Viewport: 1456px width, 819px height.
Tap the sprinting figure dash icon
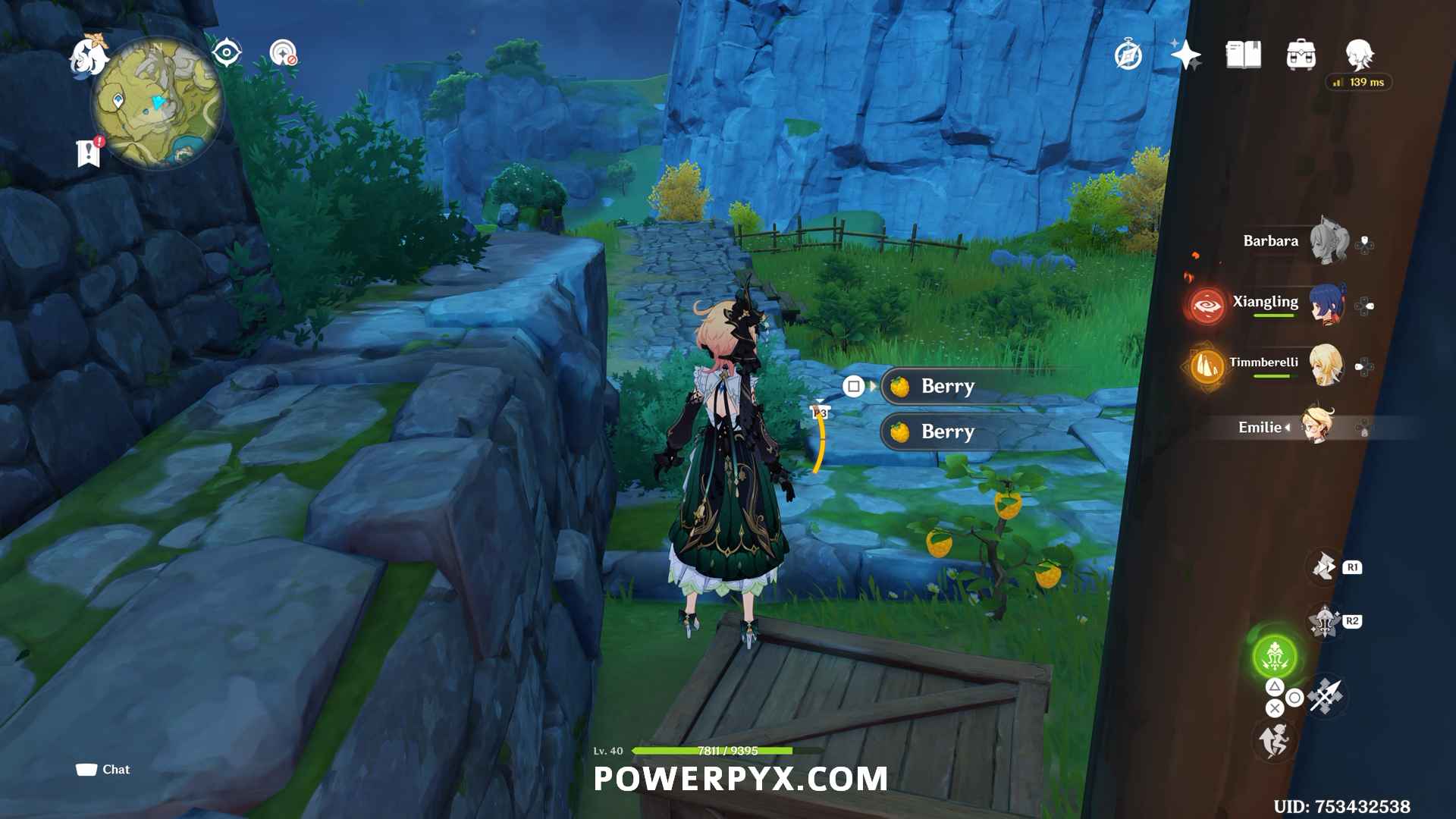(x=1275, y=740)
